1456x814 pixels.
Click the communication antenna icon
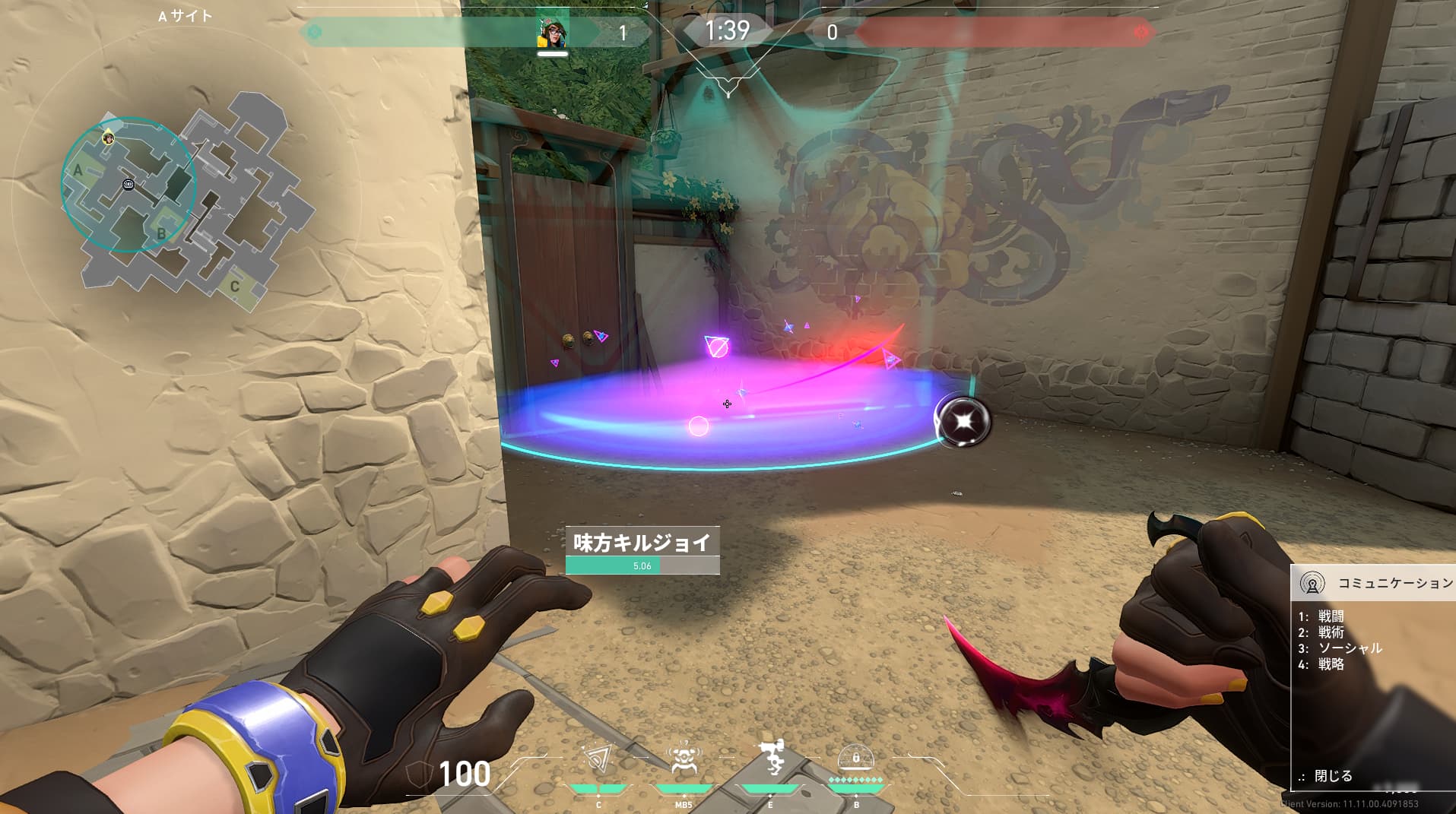click(x=1312, y=584)
